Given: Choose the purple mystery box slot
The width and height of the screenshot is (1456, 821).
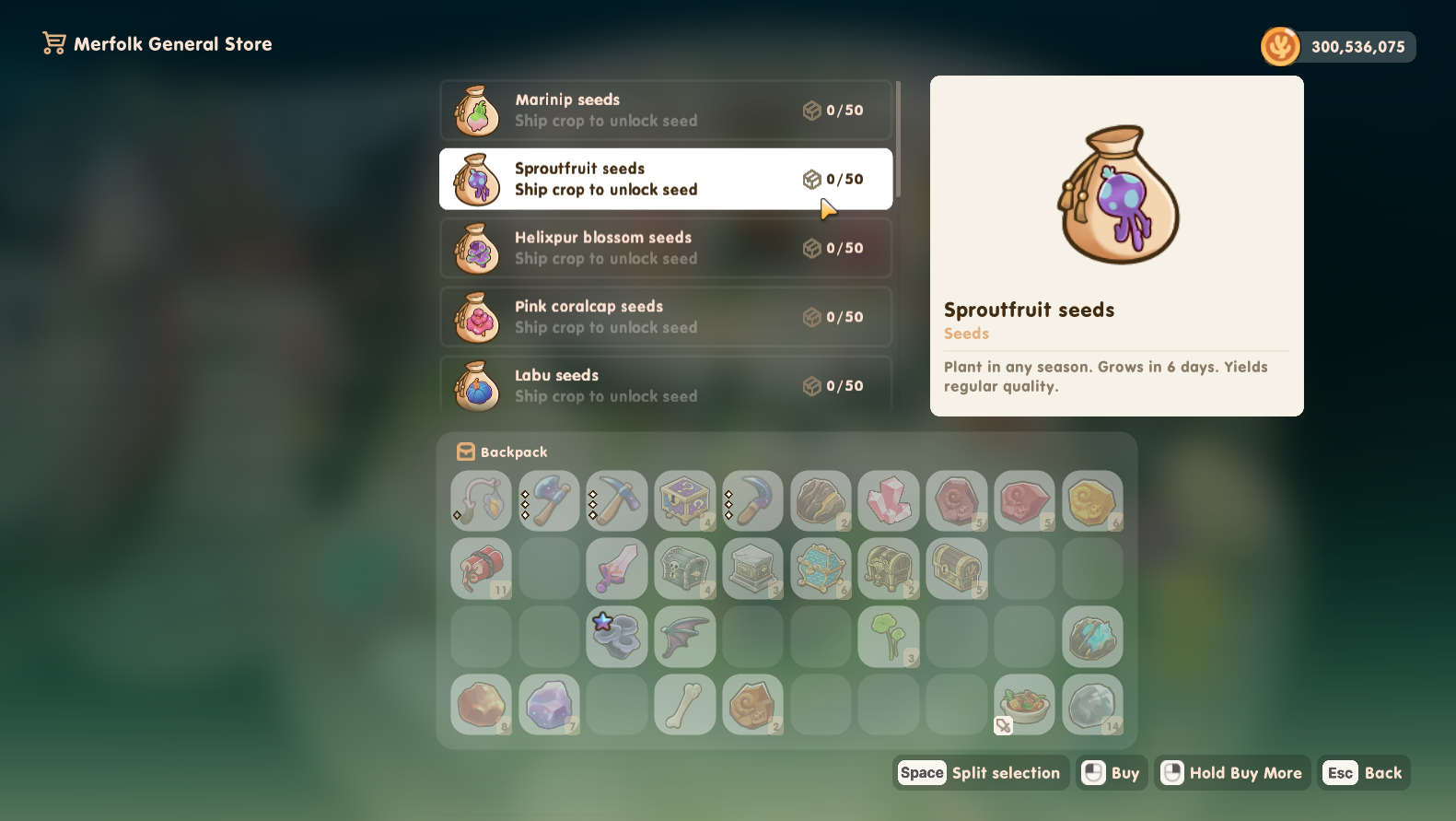Looking at the screenshot, I should [x=685, y=501].
